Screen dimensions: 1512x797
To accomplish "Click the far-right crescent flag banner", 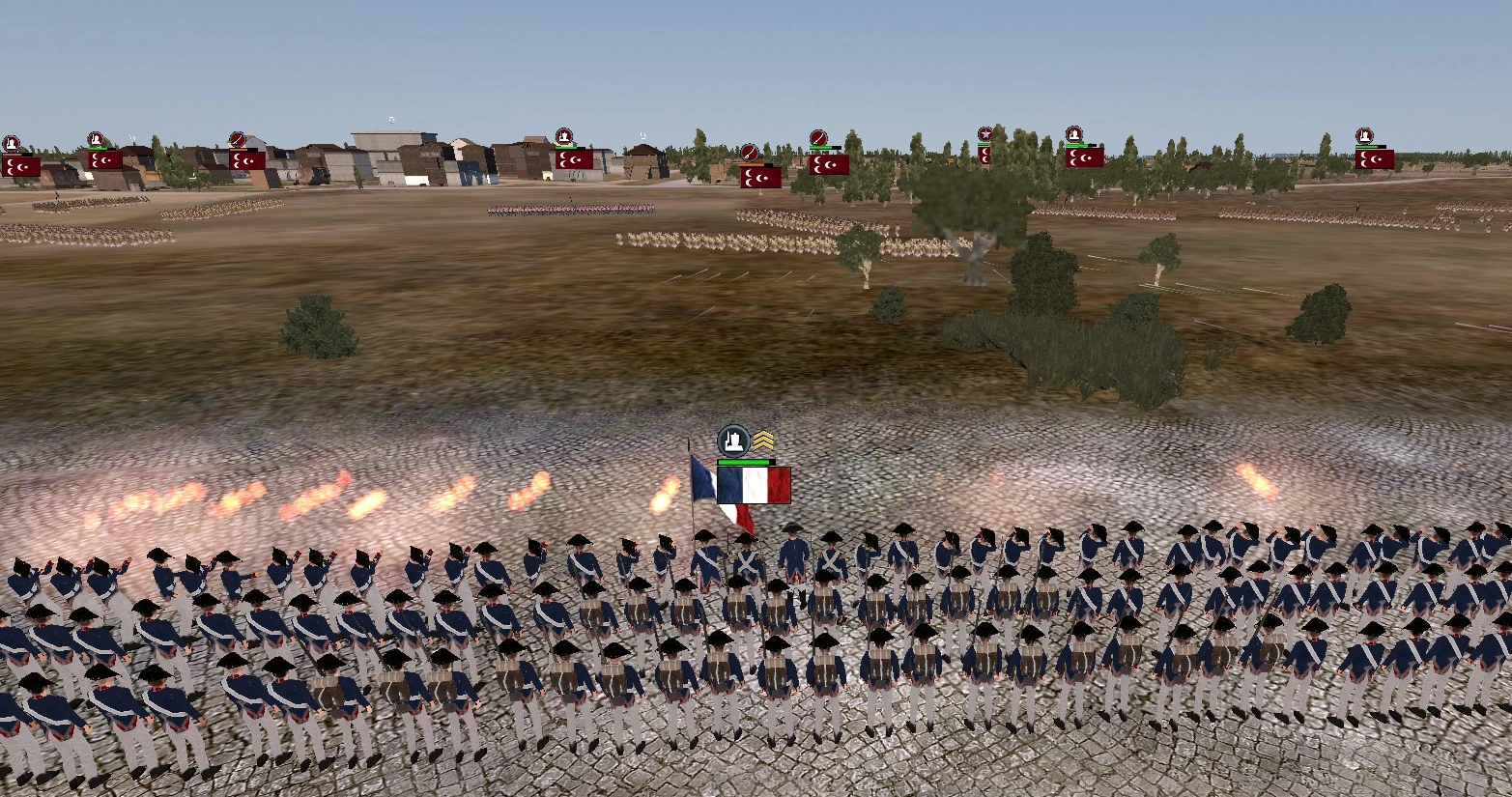I will (1375, 159).
